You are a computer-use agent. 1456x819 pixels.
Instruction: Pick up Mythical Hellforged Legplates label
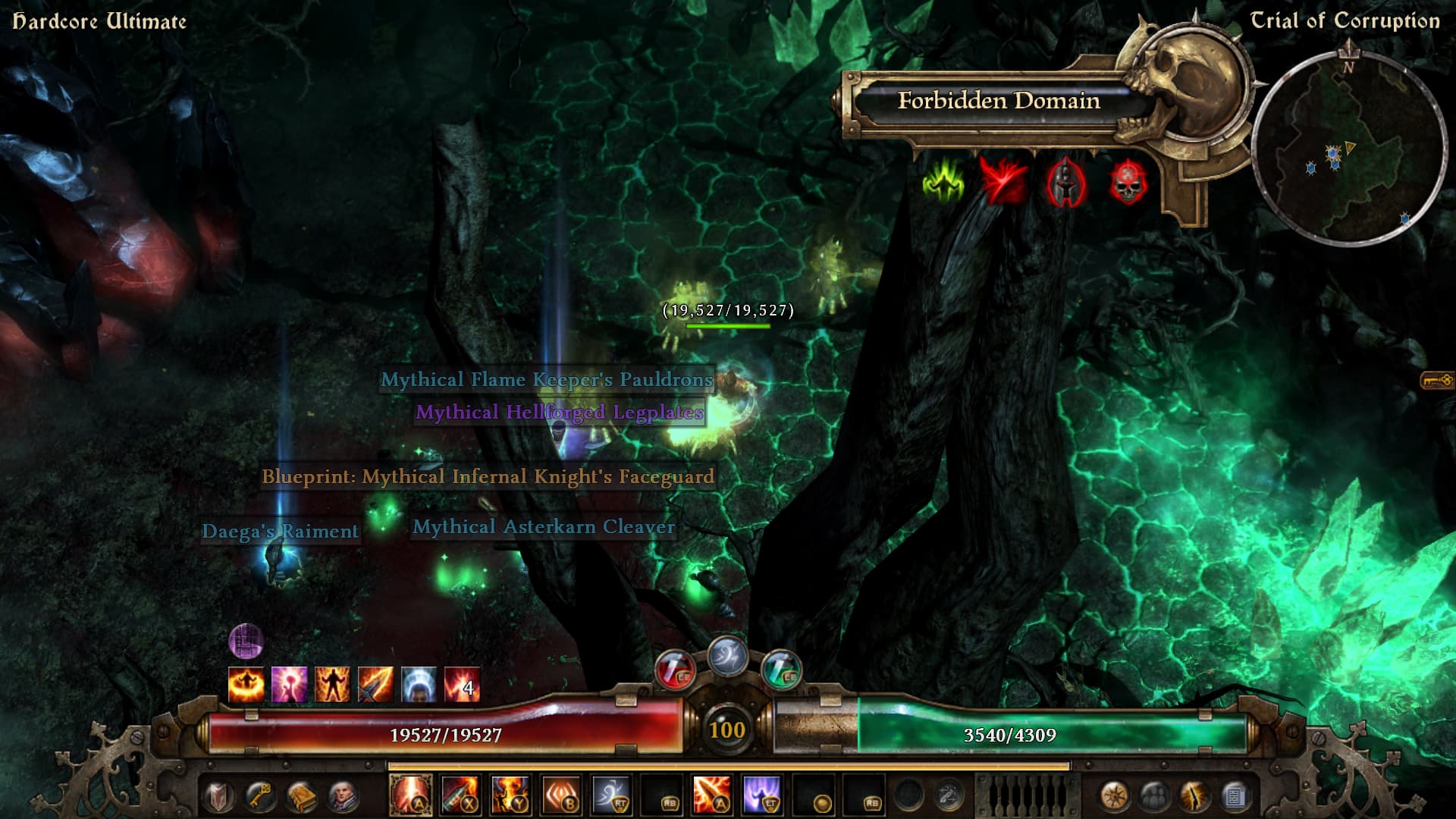[559, 413]
